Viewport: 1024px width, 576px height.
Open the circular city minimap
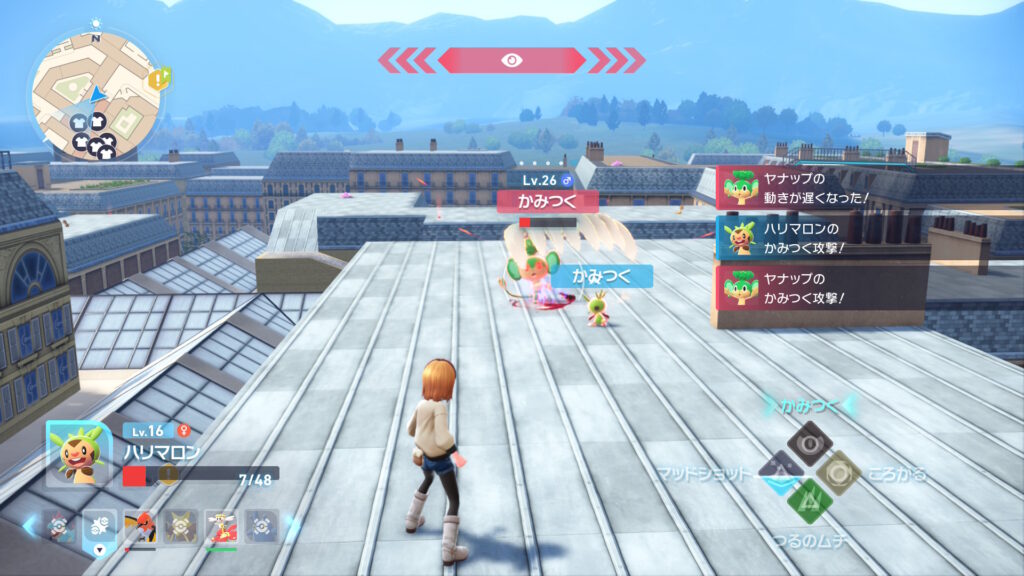pos(95,95)
